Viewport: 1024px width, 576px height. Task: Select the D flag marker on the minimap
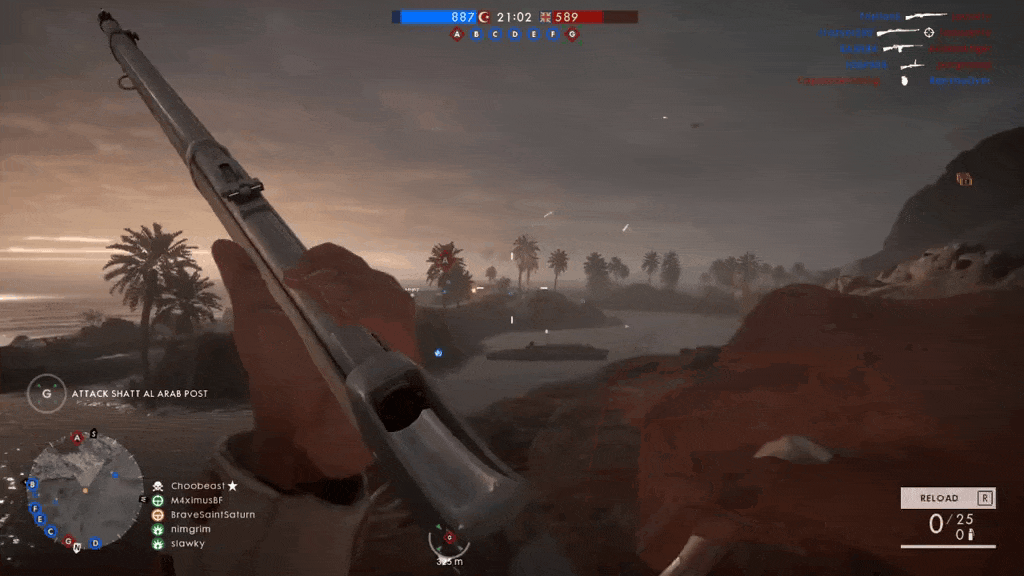(95, 543)
